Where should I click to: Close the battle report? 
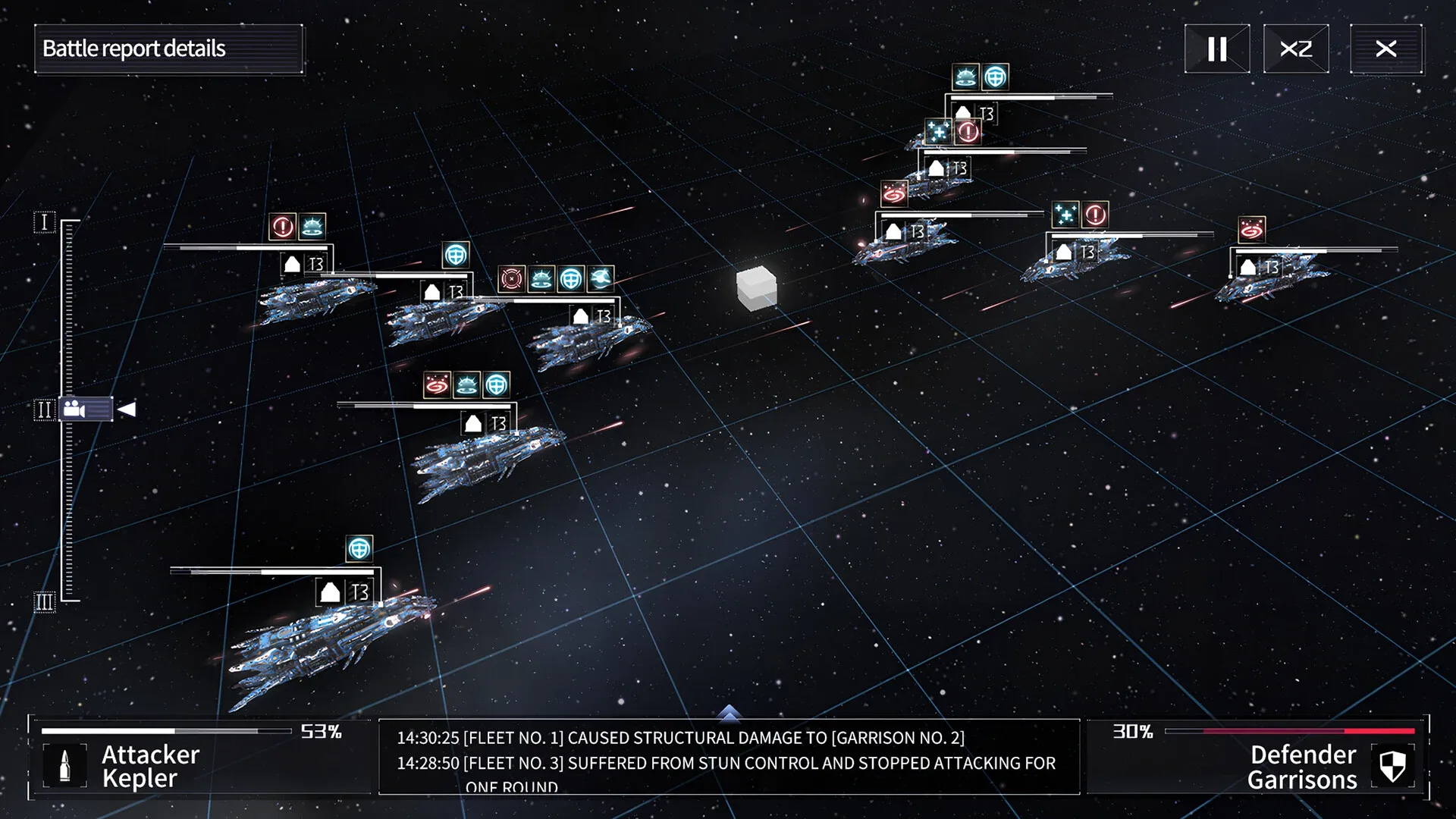click(1385, 49)
